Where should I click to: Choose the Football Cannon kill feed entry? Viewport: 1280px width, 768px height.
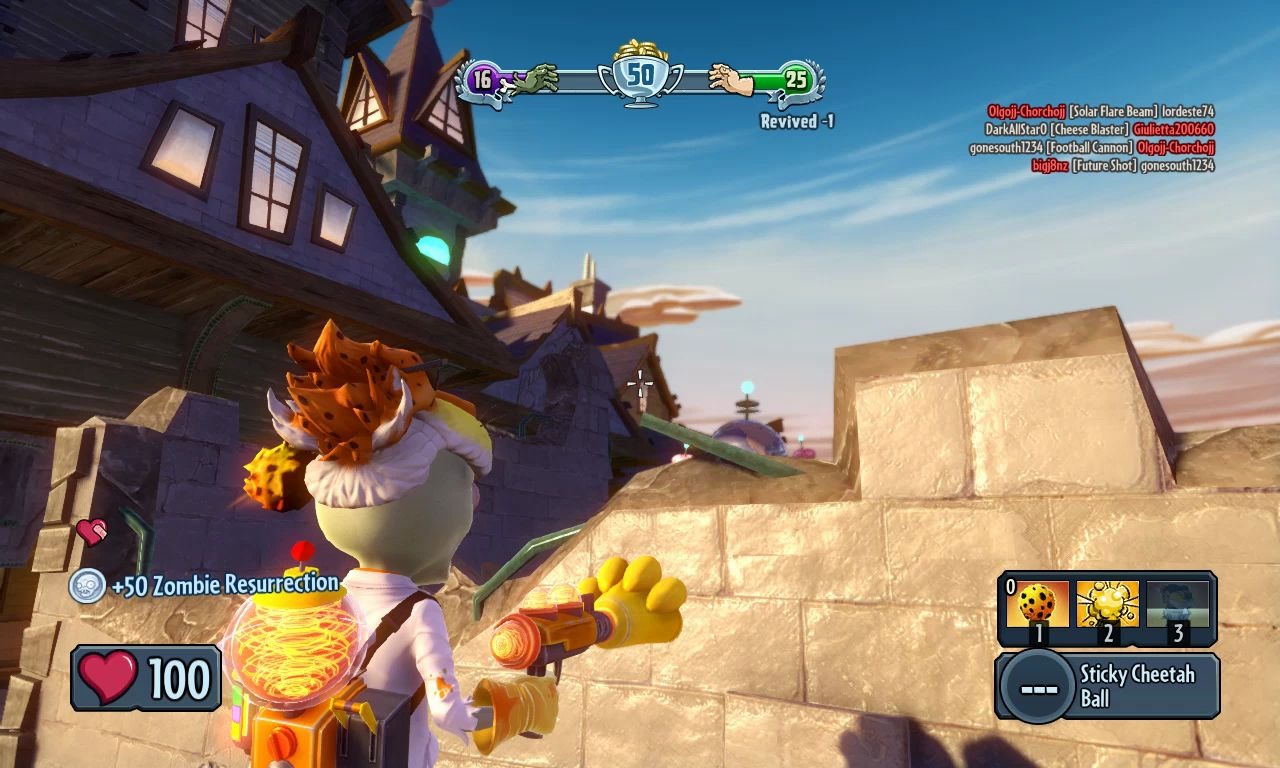[x=1091, y=148]
